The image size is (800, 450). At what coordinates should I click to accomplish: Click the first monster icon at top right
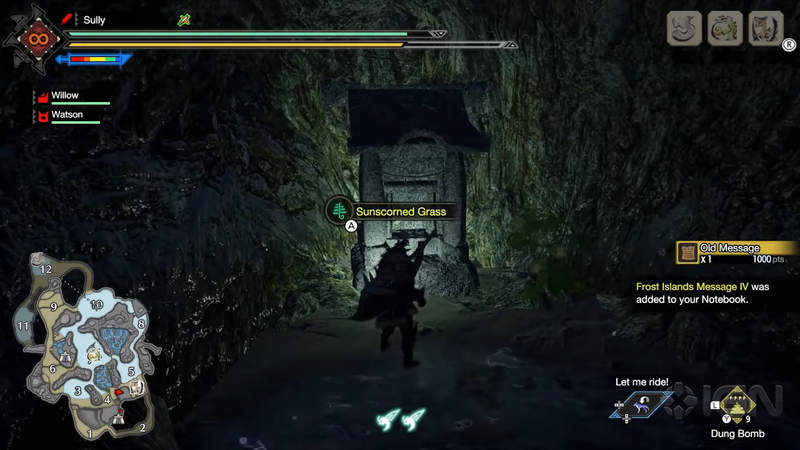click(684, 27)
